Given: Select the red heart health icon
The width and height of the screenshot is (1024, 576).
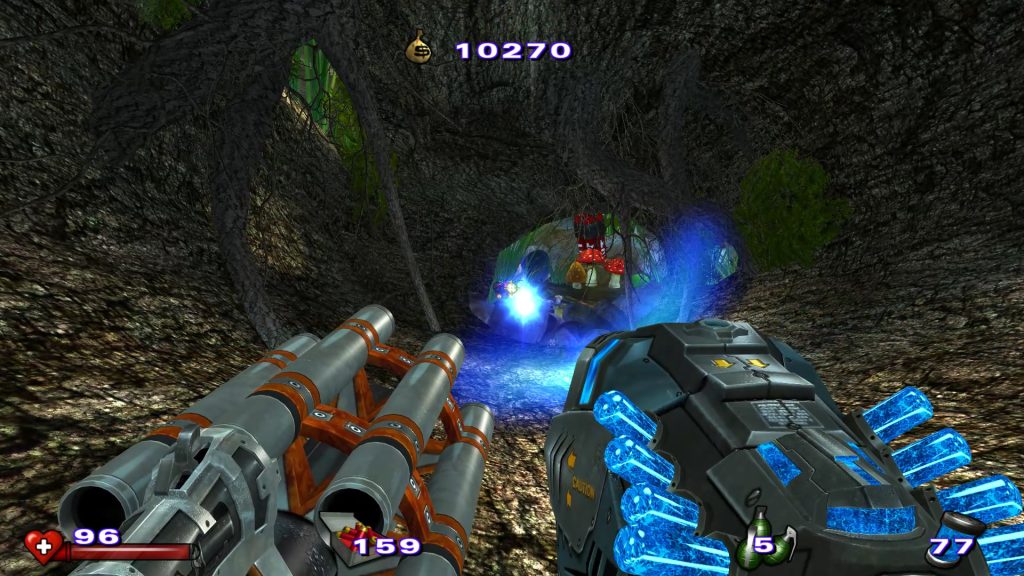Looking at the screenshot, I should 42,544.
